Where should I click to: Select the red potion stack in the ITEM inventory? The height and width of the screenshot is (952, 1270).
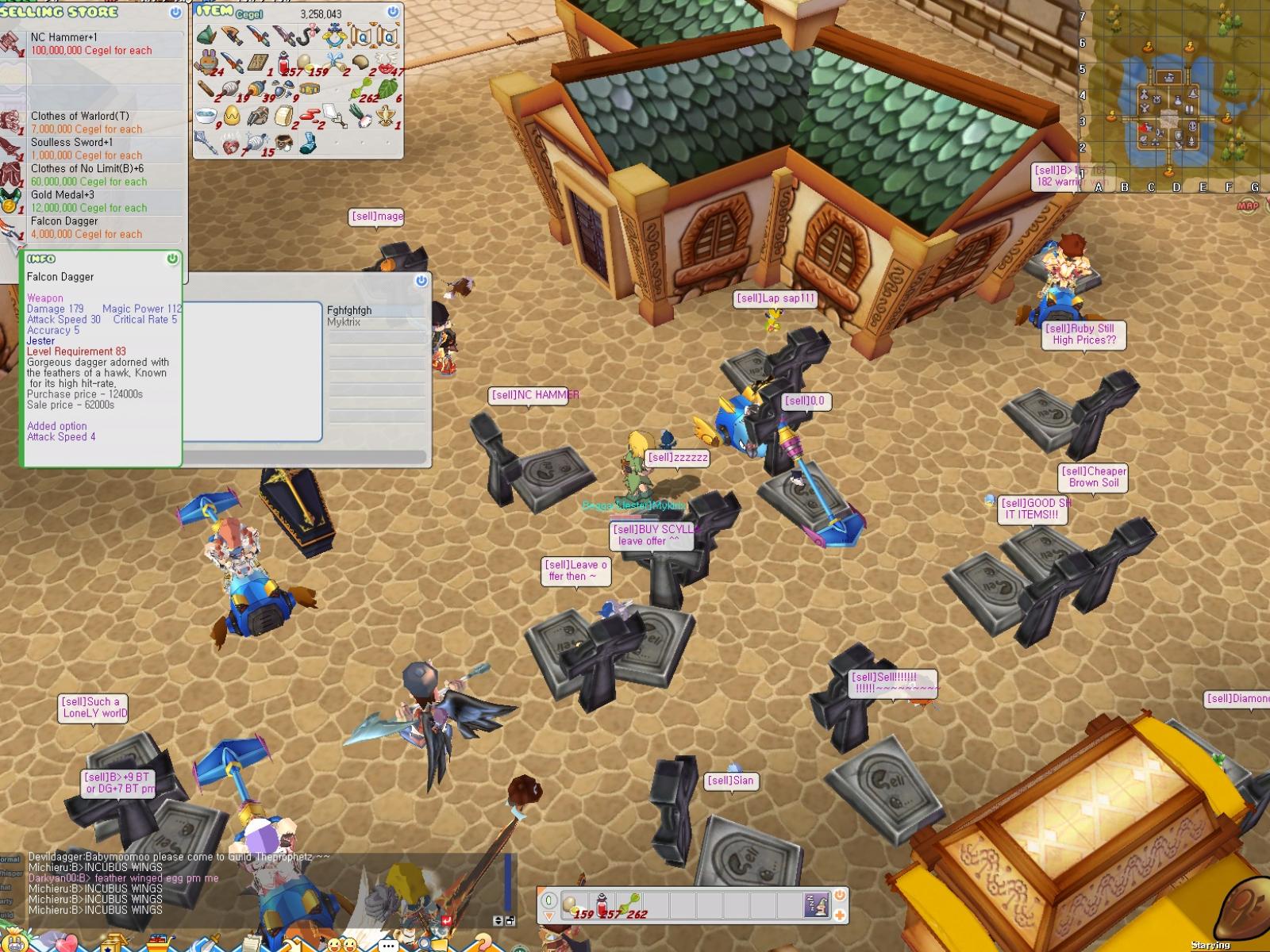284,63
